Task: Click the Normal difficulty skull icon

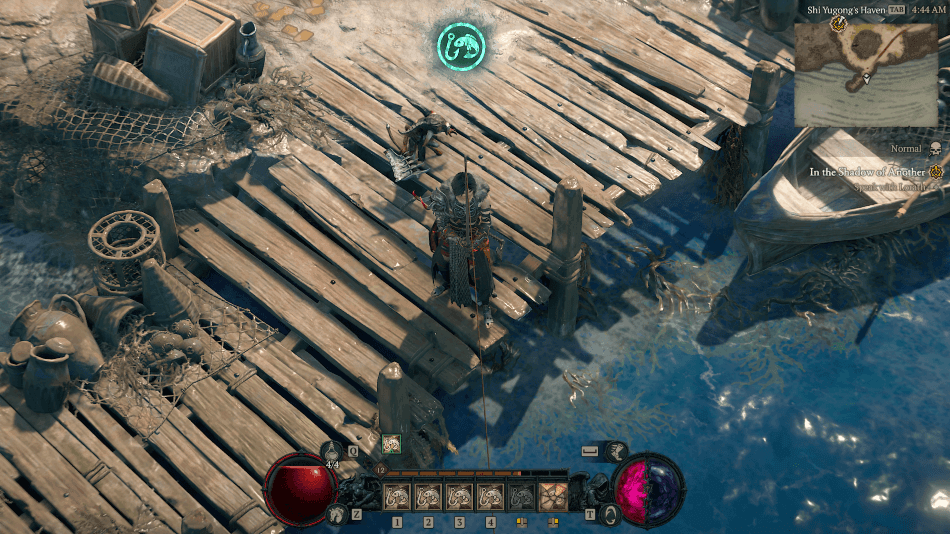Action: (936, 149)
